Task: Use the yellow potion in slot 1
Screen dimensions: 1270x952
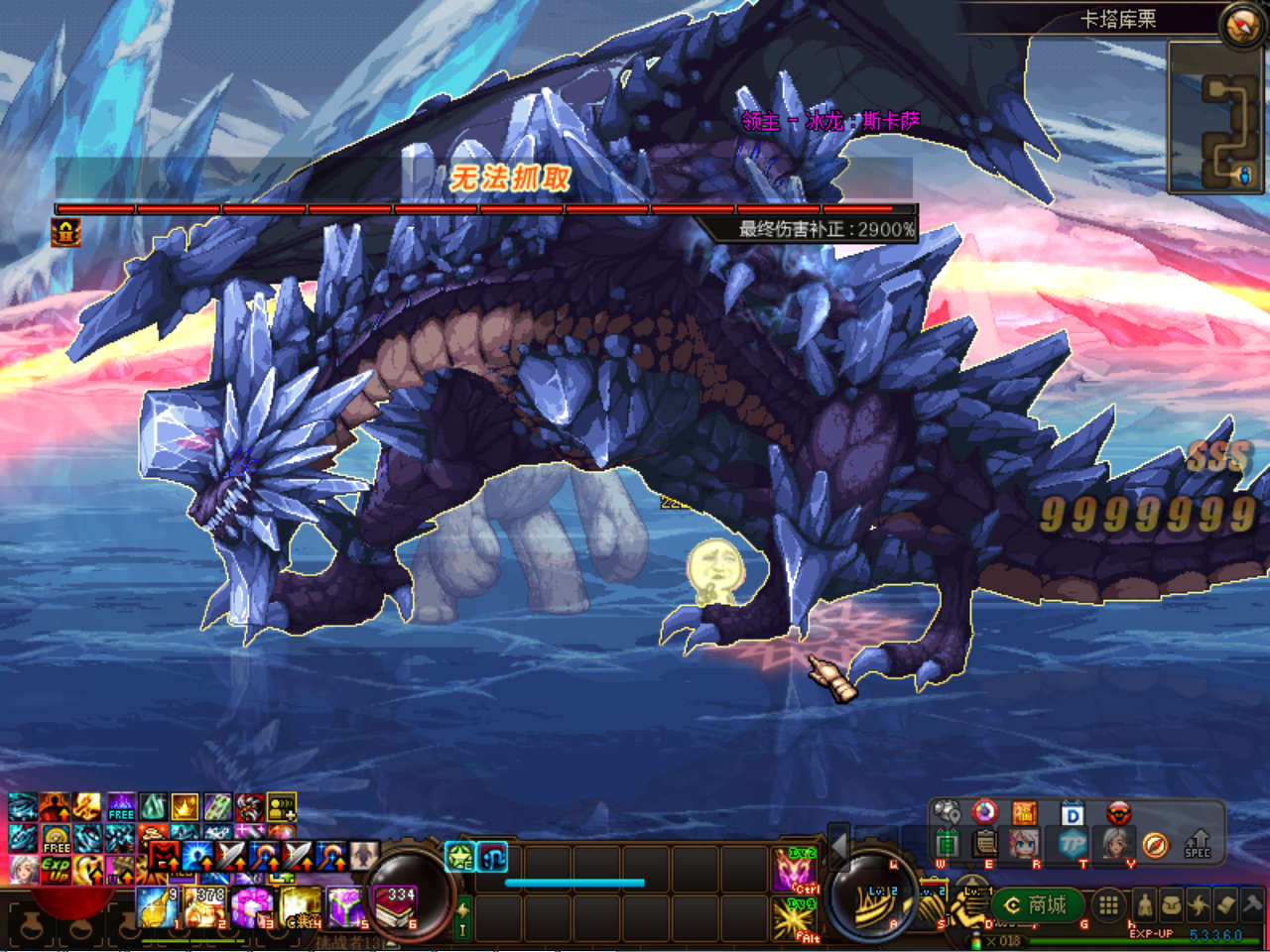Action: tap(157, 907)
